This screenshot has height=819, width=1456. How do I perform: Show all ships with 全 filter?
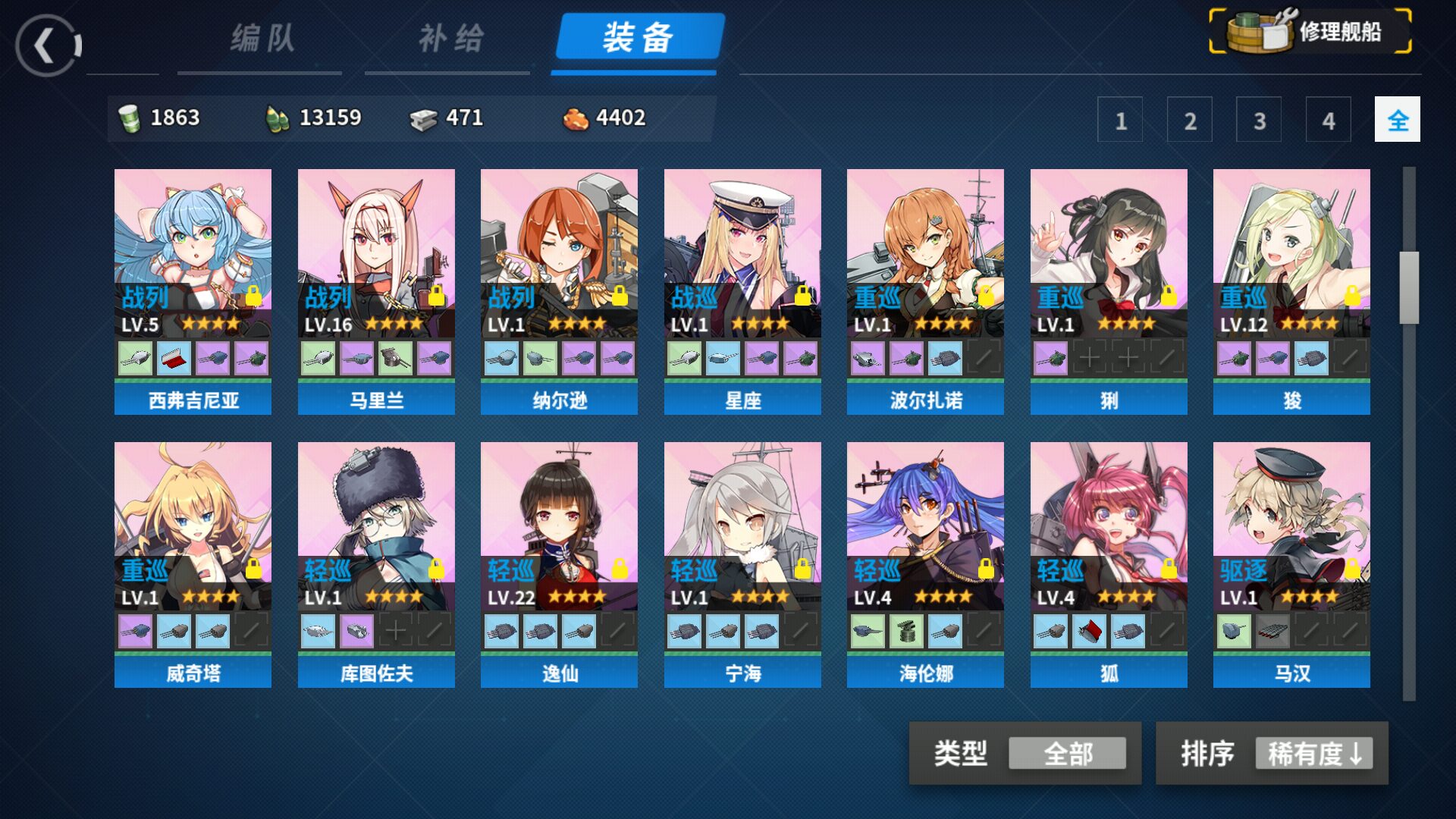point(1397,120)
